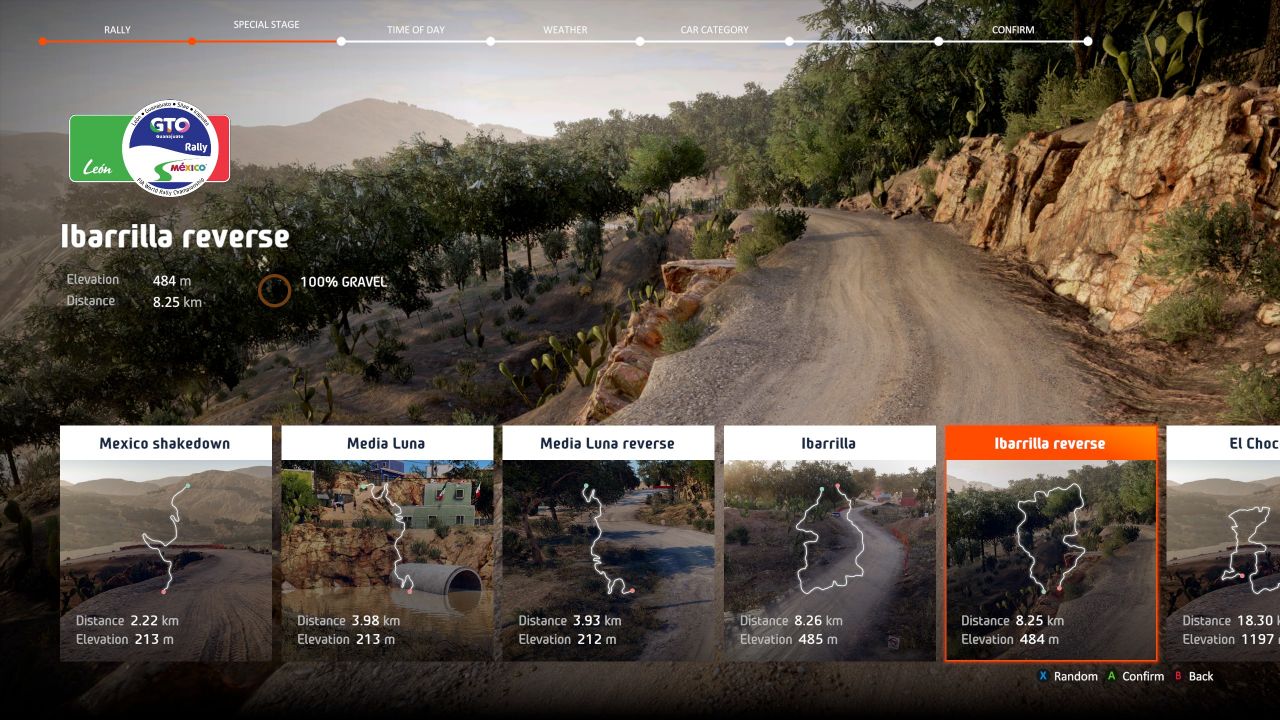The image size is (1280, 720).
Task: Choose the Media Luna stage card
Action: 387,543
